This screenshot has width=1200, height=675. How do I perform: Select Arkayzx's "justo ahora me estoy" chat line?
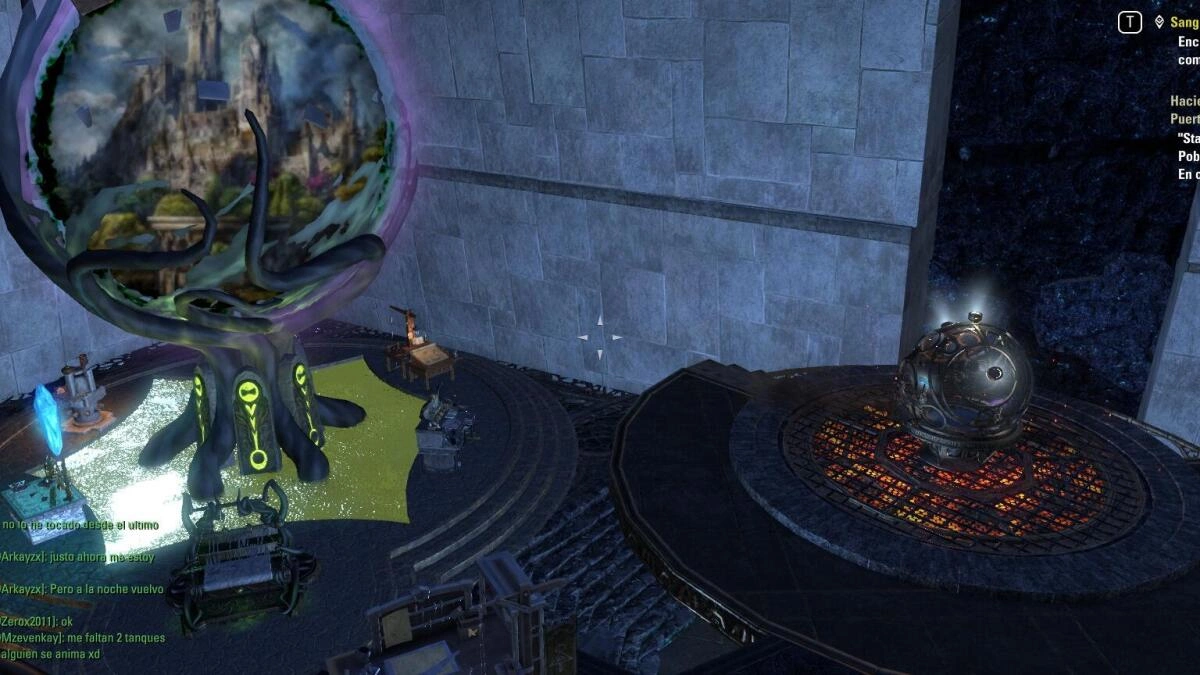point(78,557)
